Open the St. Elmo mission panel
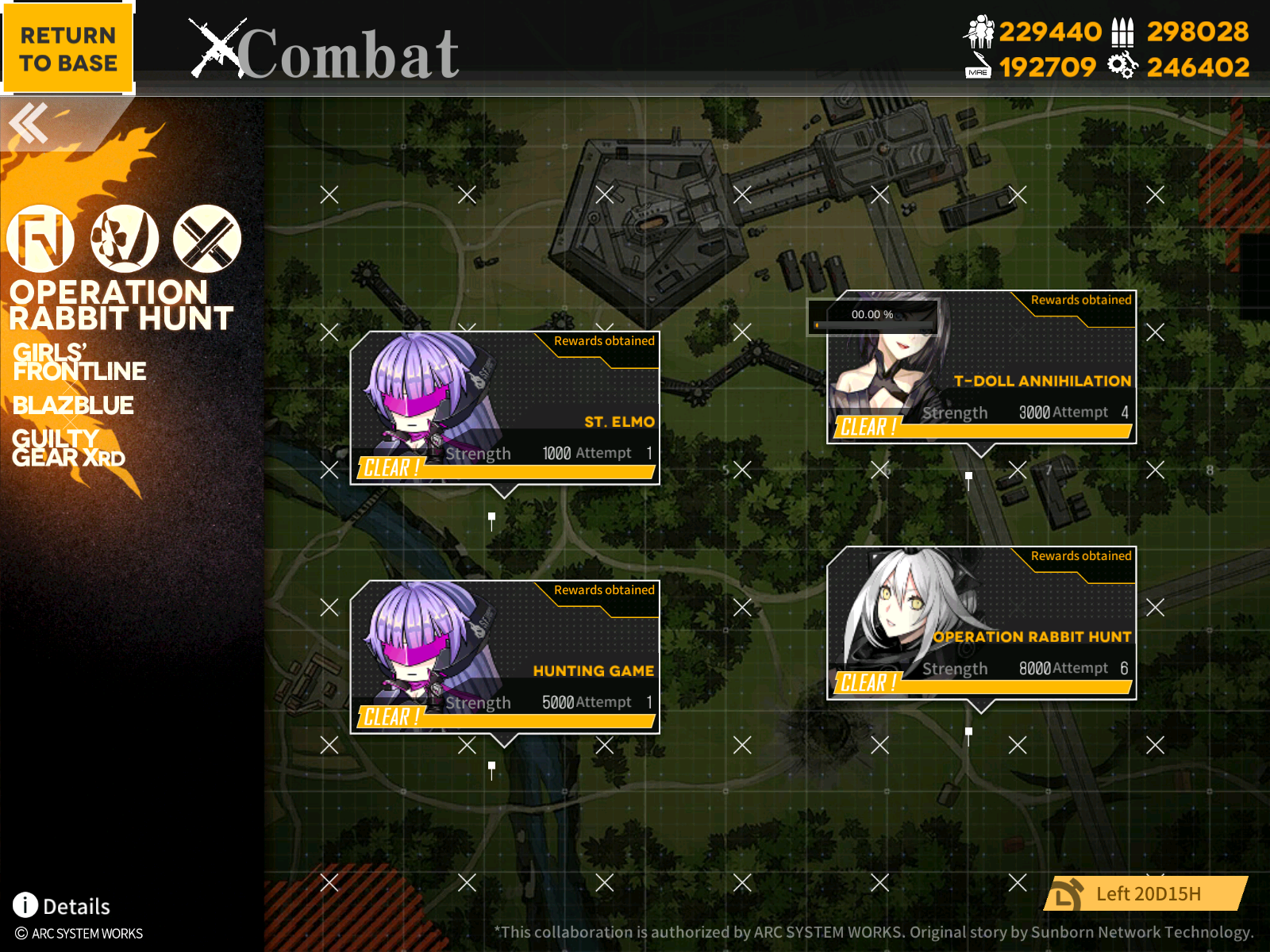This screenshot has width=1270, height=952. 508,409
